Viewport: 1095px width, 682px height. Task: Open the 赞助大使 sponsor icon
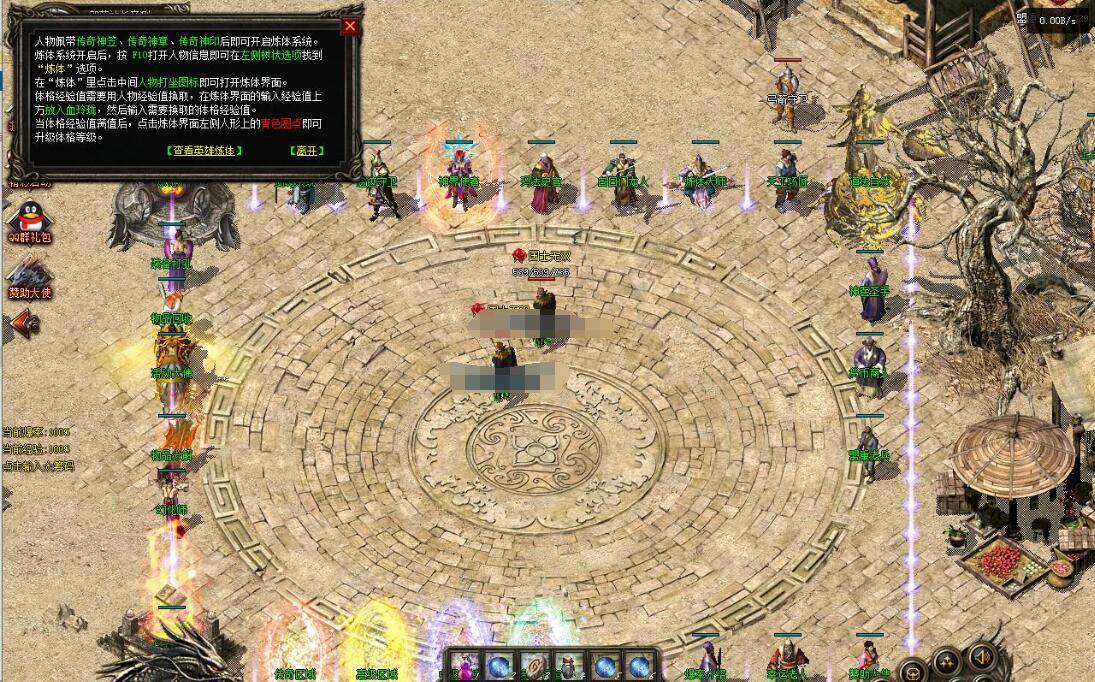pos(29,277)
